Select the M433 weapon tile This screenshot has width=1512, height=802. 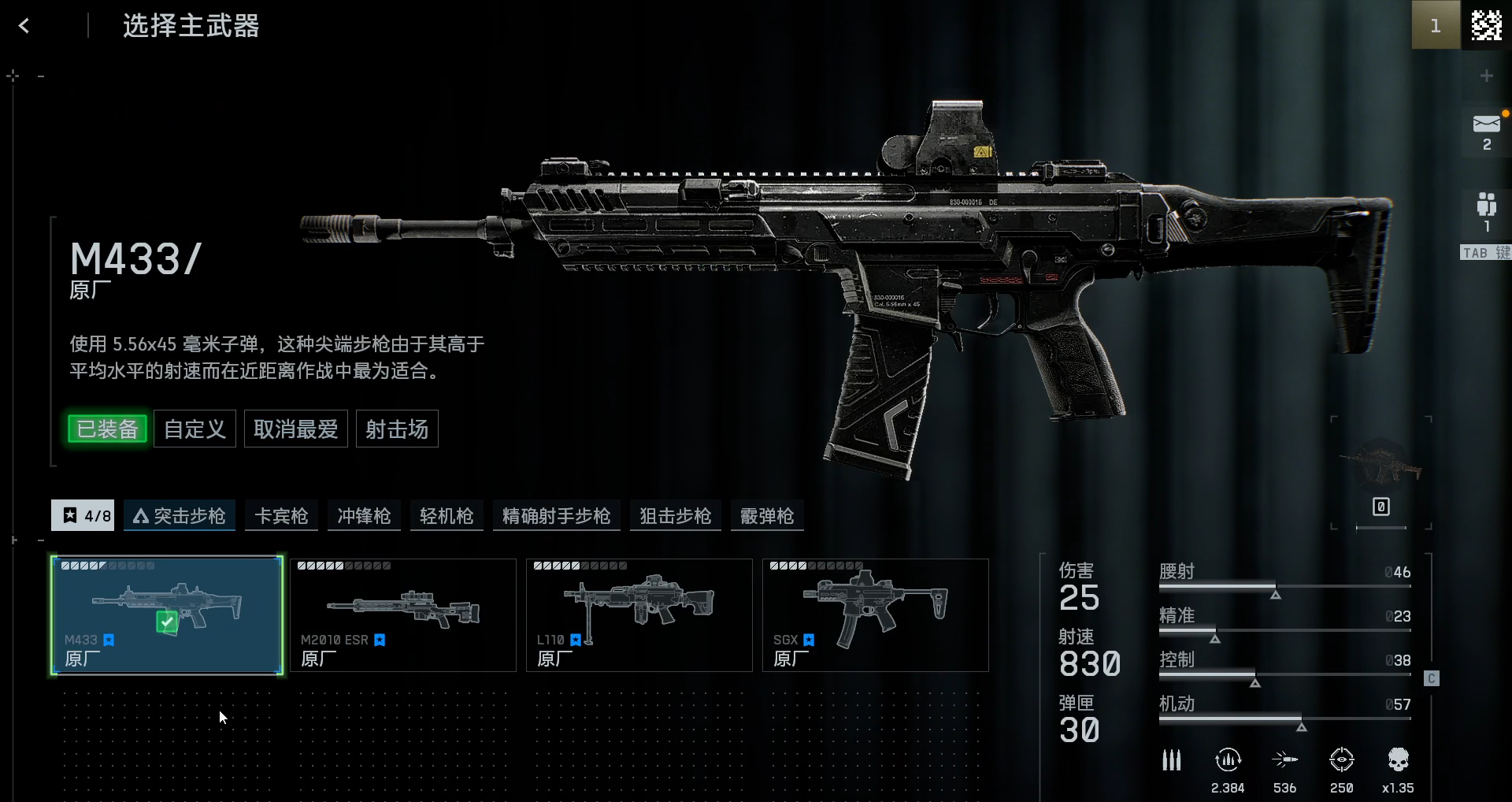[x=167, y=615]
